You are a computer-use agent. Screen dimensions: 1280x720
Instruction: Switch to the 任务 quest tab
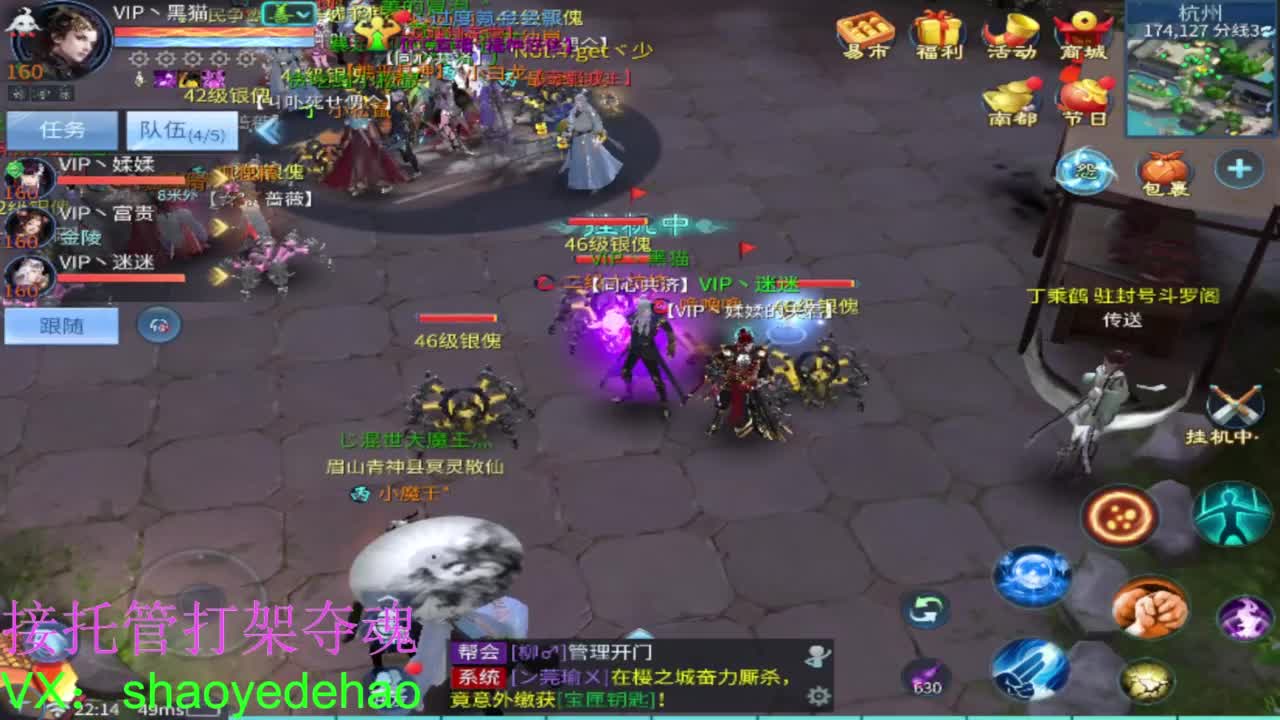click(60, 128)
